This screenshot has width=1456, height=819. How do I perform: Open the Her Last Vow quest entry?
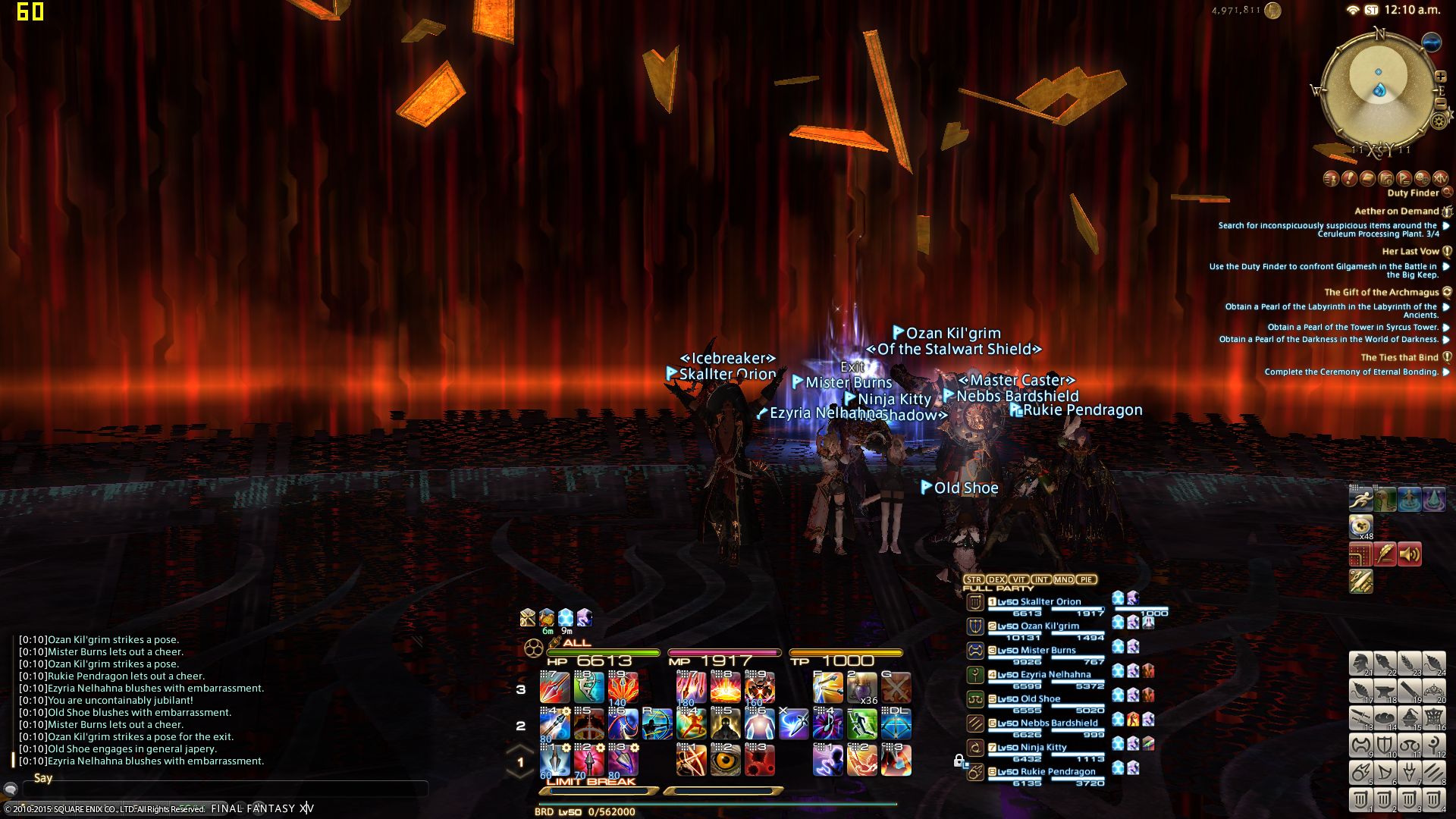coord(1410,252)
